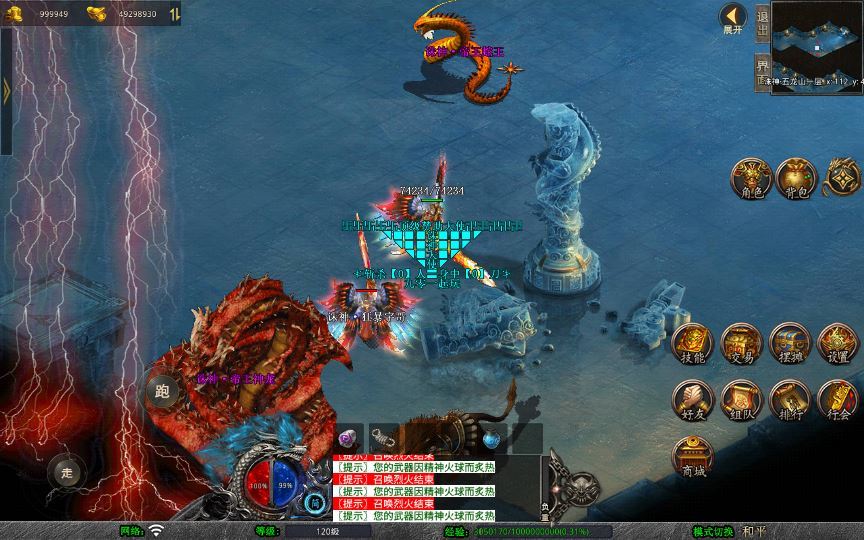Open the 组队 team menu

pyautogui.click(x=741, y=400)
